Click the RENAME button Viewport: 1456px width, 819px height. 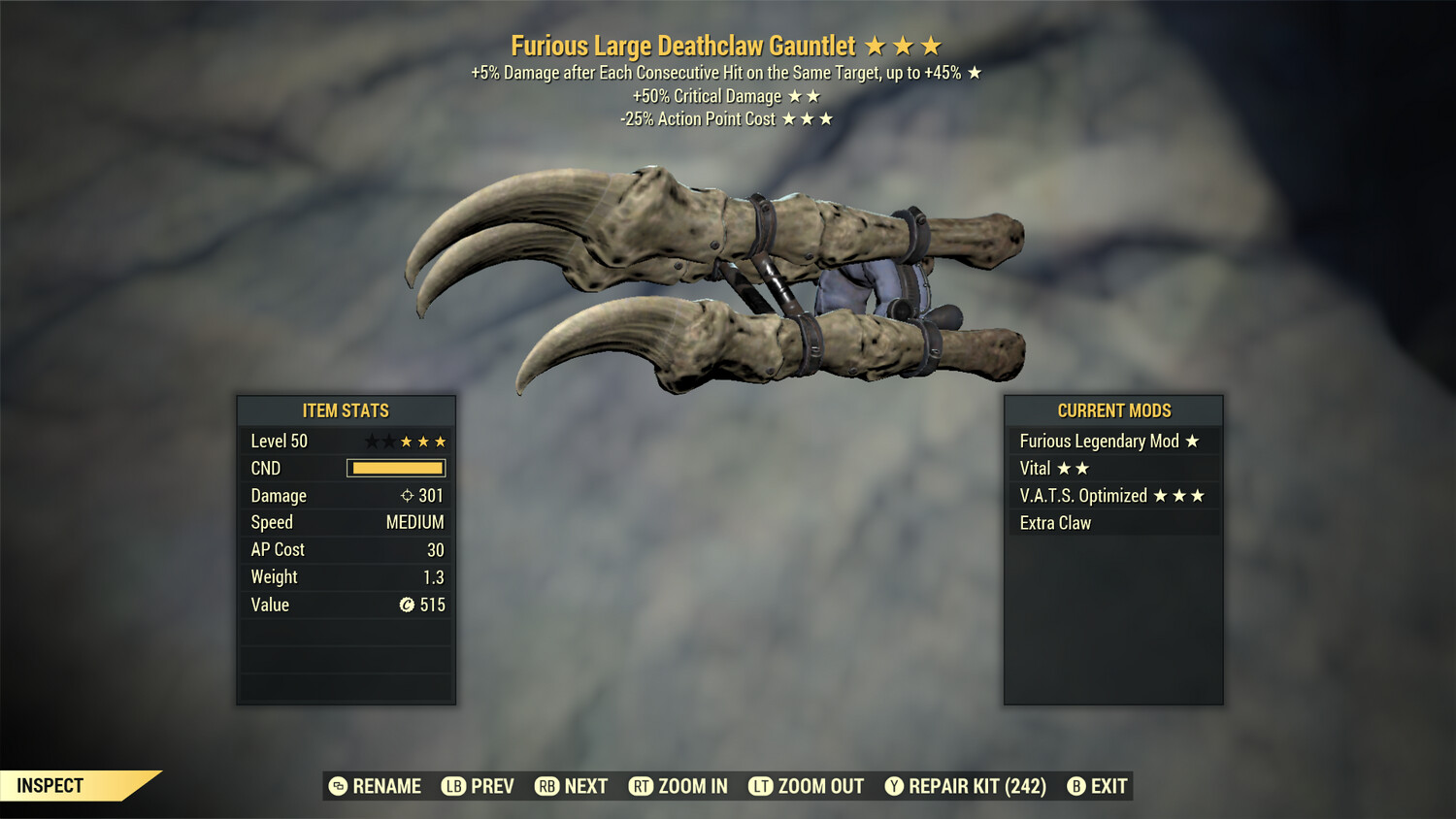(379, 786)
